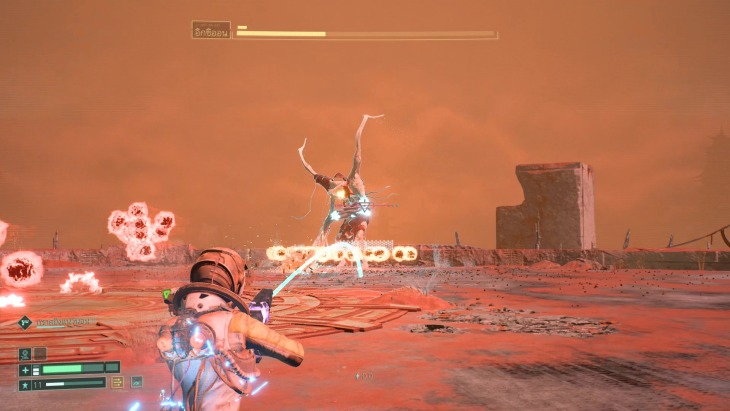Image resolution: width=730 pixels, height=411 pixels.
Task: Click the boss name plate
Action: 211,30
